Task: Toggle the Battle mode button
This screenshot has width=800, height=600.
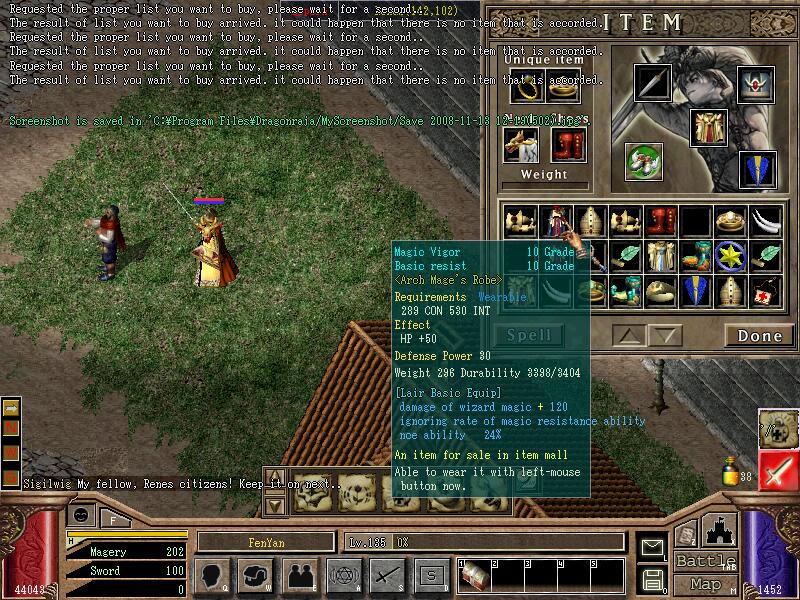Action: [706, 561]
